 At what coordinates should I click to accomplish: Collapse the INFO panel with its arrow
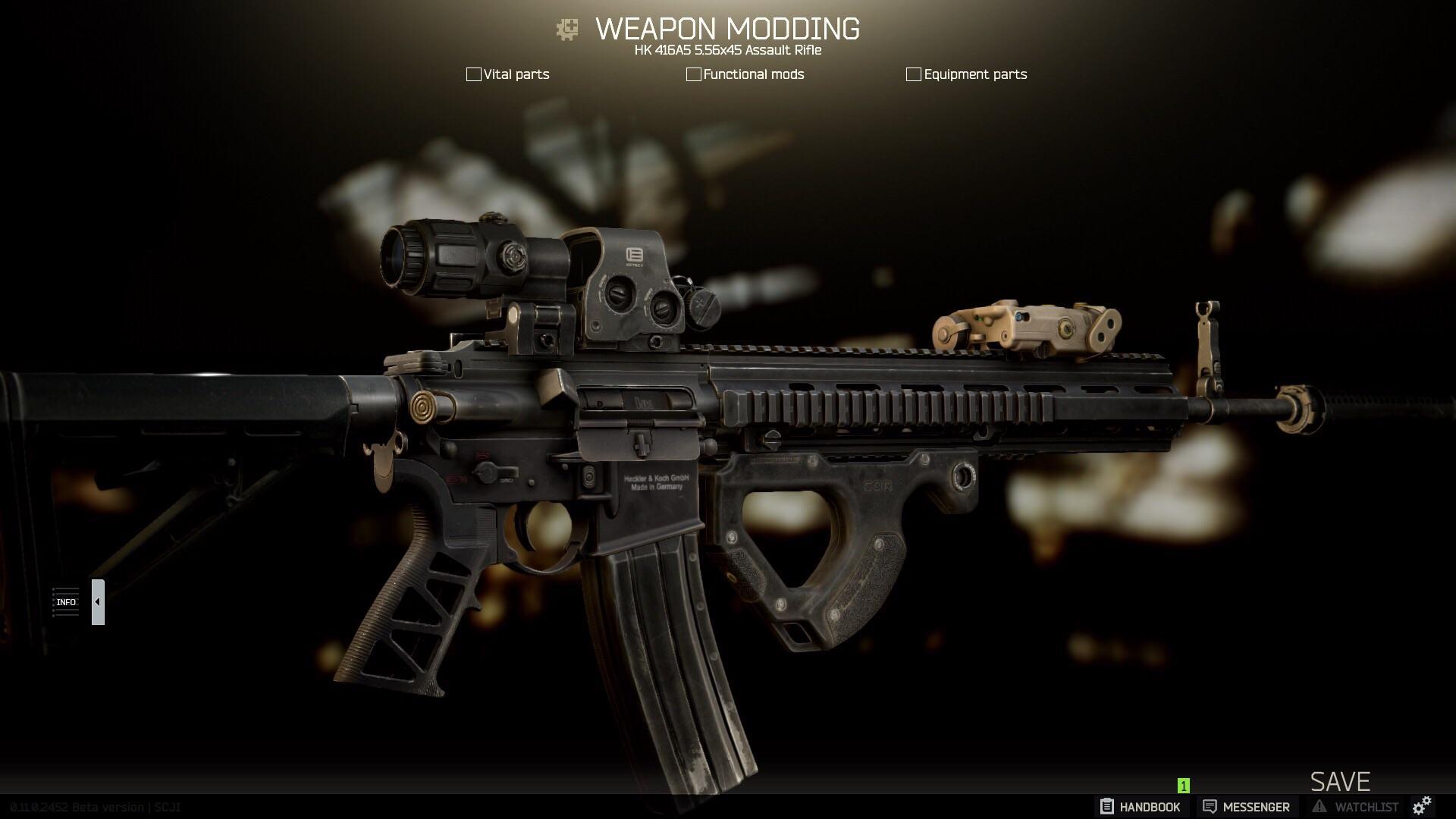tap(96, 601)
